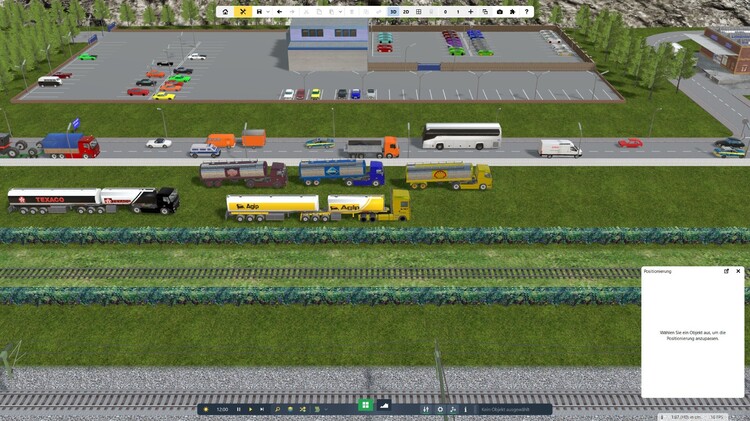This screenshot has height=421, width=750.
Task: Open help with the question mark icon
Action: click(527, 12)
